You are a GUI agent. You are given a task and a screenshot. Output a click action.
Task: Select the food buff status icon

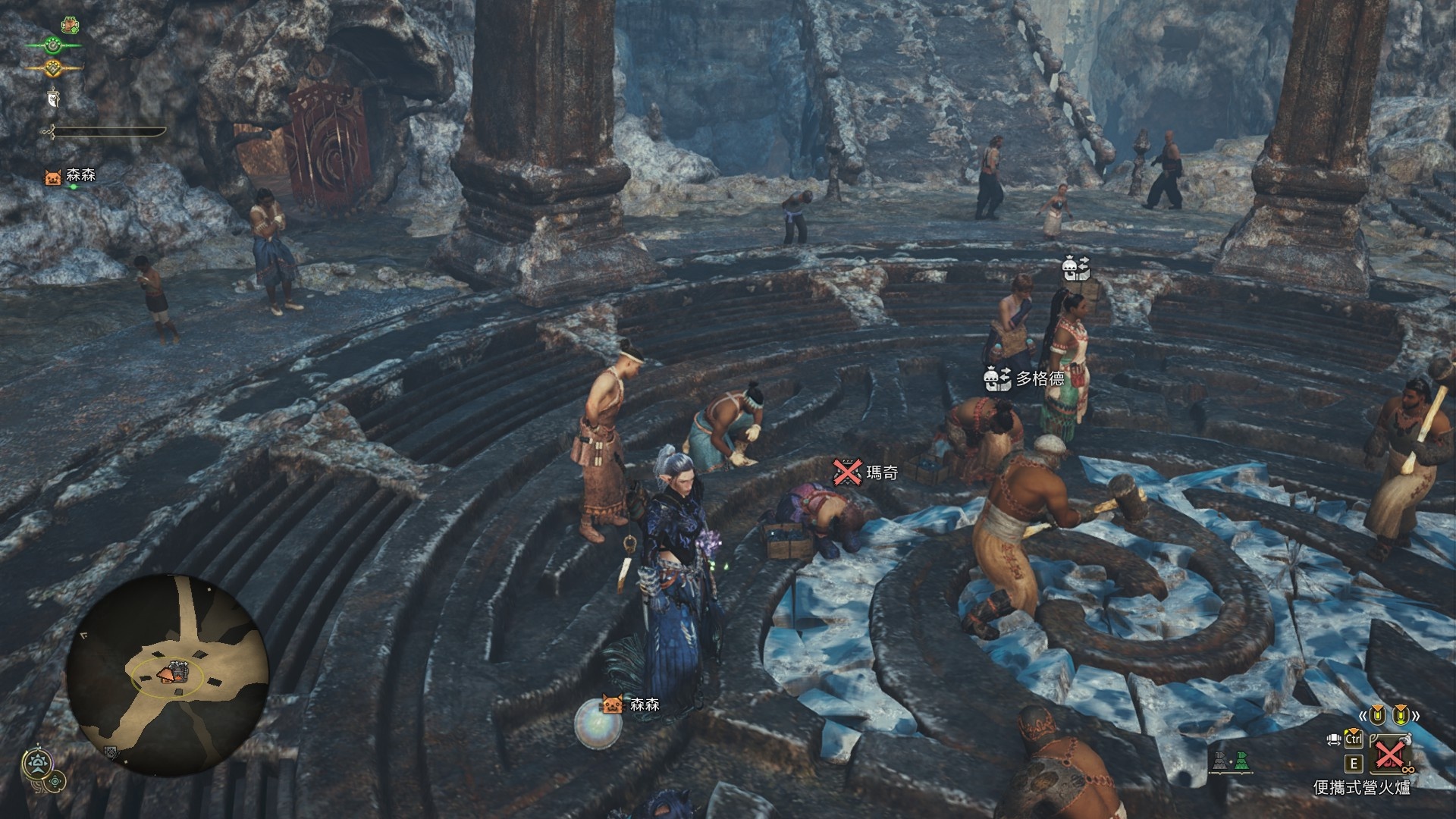(71, 25)
